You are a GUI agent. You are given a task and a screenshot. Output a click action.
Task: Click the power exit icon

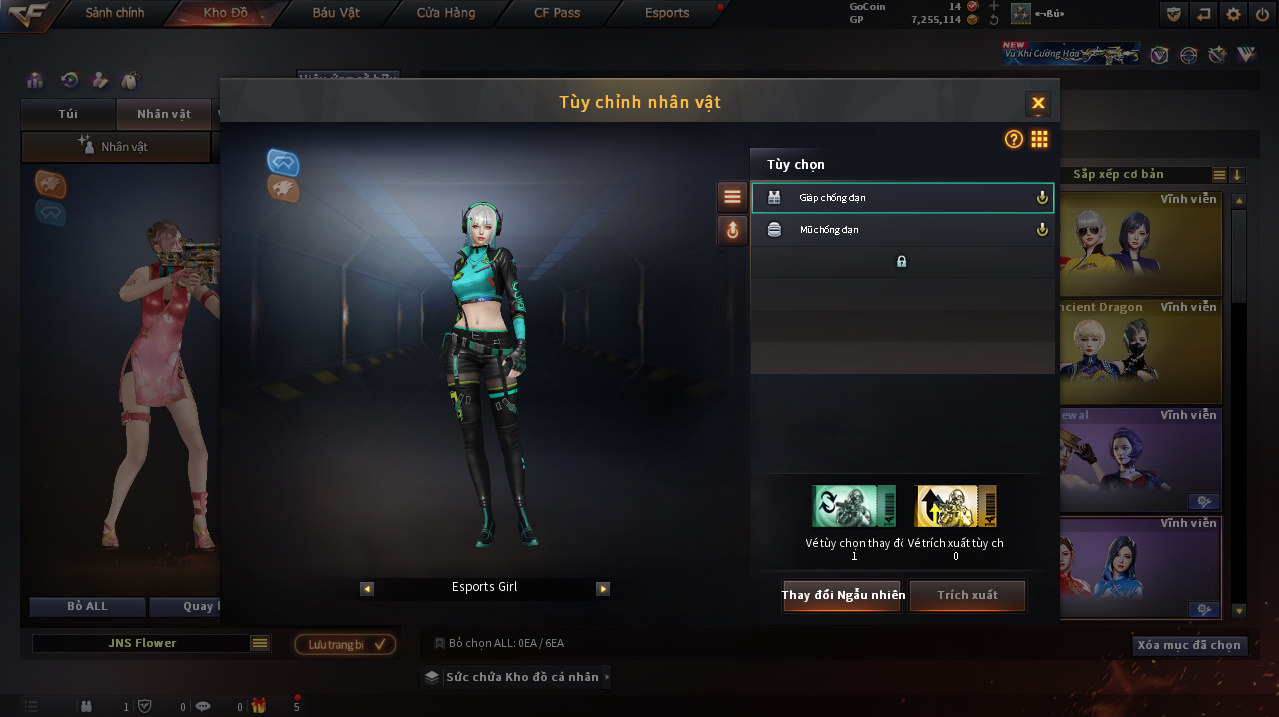click(x=1262, y=14)
